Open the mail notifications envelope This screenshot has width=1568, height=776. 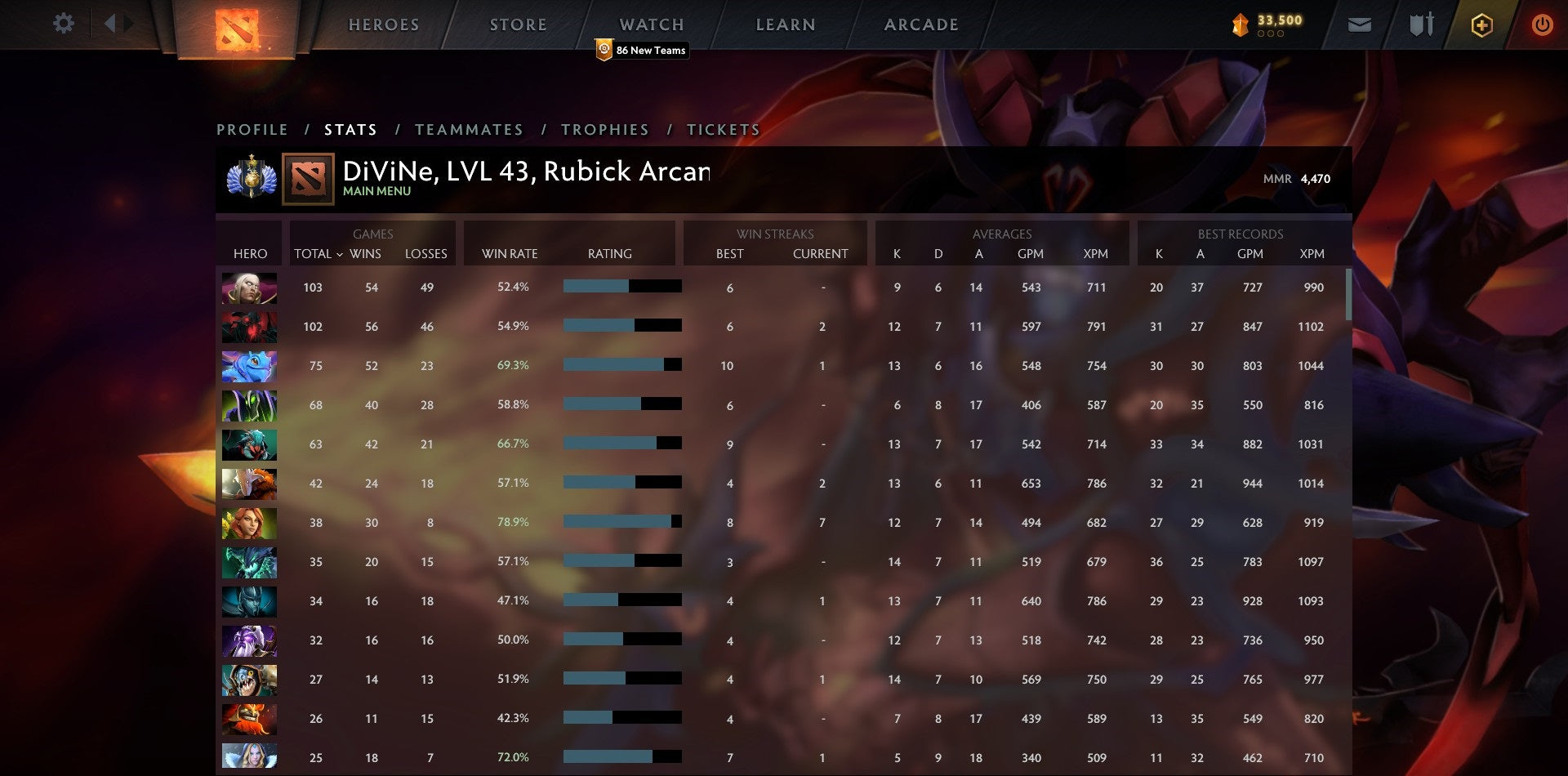[x=1359, y=25]
